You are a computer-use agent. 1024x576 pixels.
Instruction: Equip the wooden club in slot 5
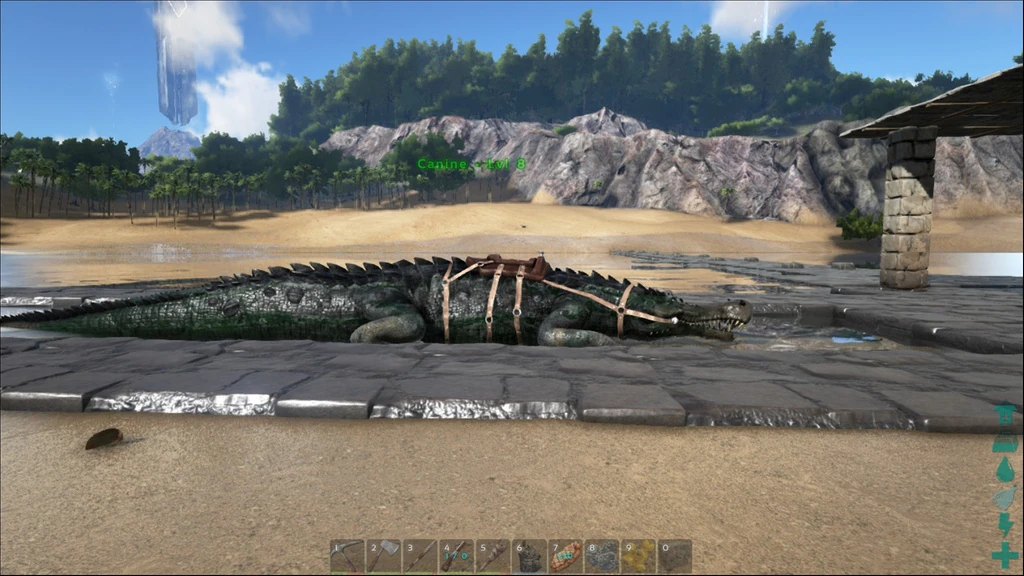pos(492,557)
